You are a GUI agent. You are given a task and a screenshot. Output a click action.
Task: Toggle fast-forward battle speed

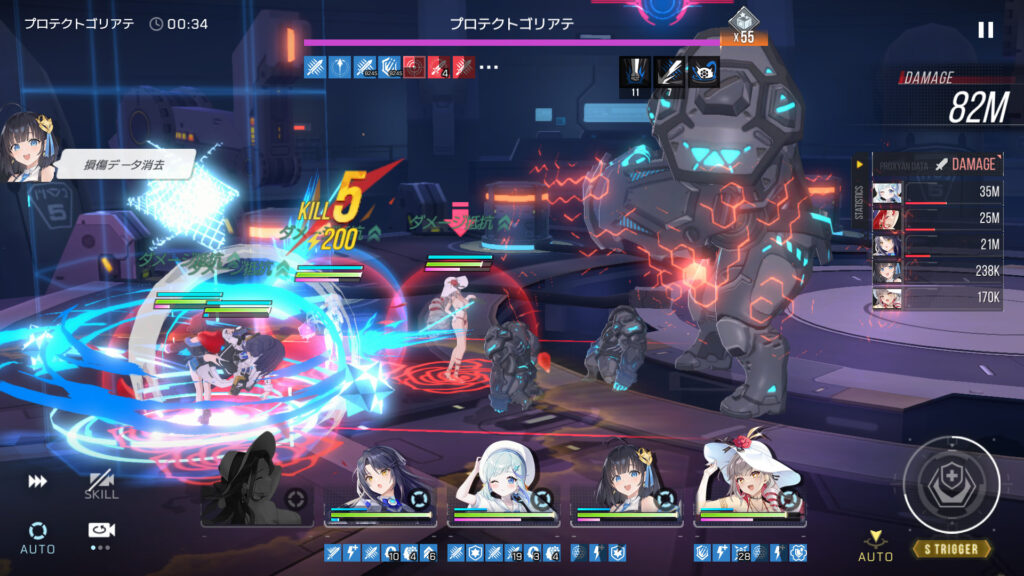tap(37, 482)
